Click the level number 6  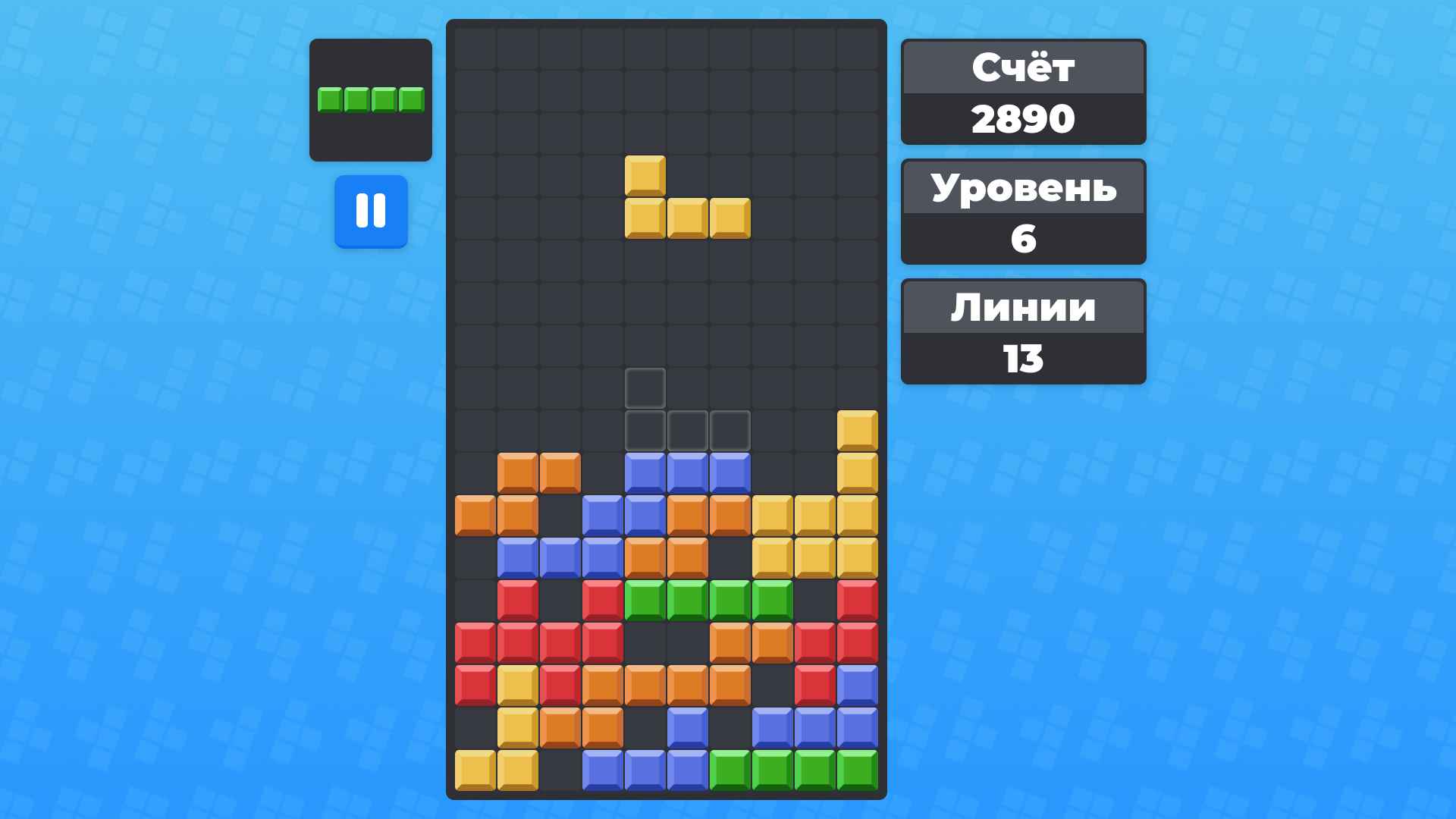tap(1023, 239)
